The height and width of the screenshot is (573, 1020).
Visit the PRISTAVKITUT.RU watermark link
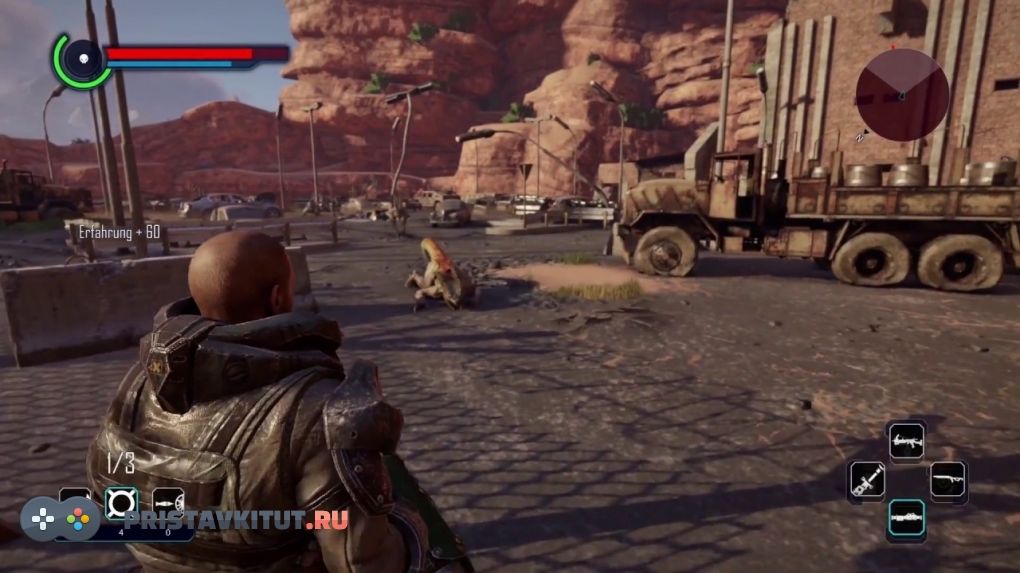[235, 520]
